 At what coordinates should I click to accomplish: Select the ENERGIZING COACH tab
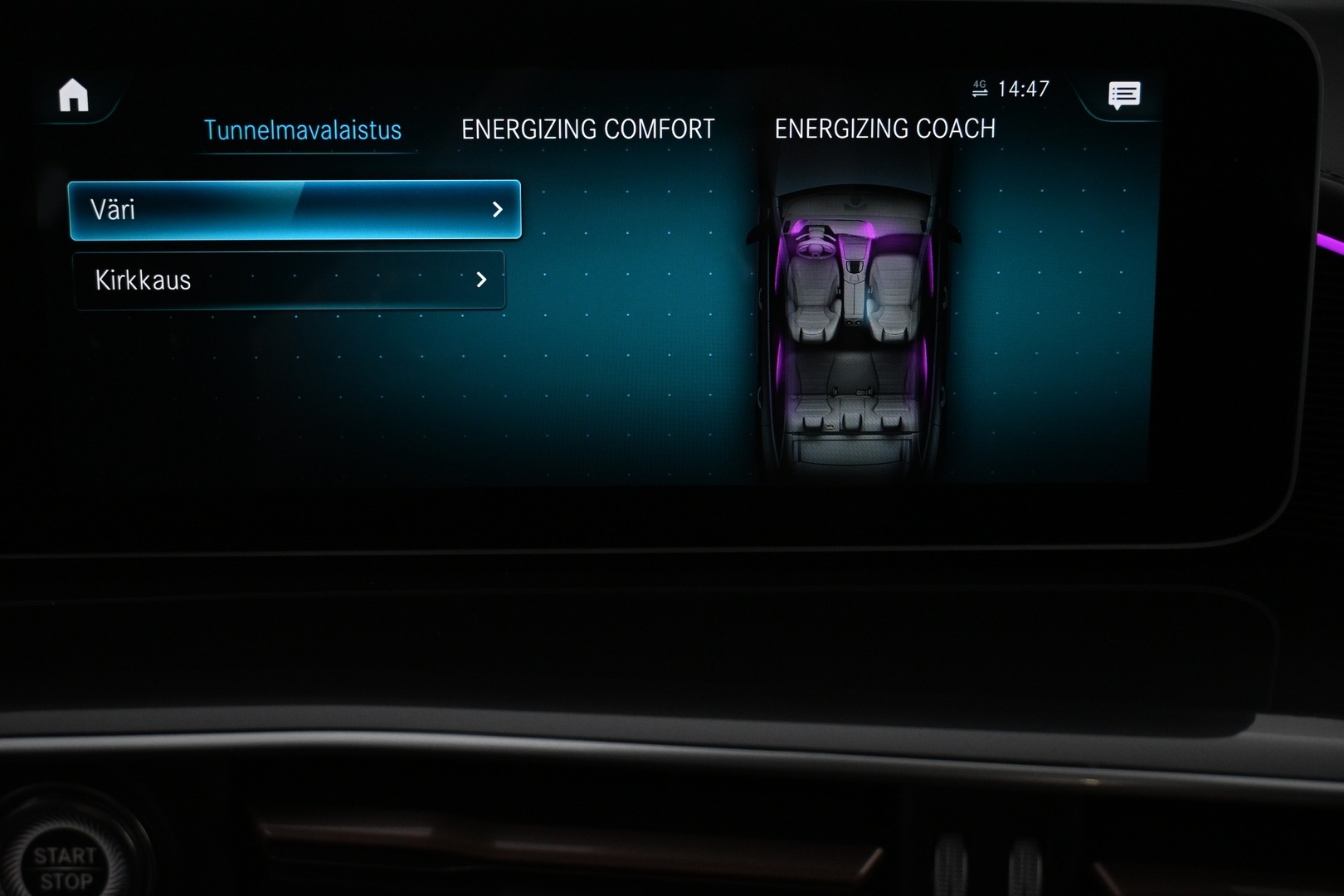pyautogui.click(x=884, y=129)
